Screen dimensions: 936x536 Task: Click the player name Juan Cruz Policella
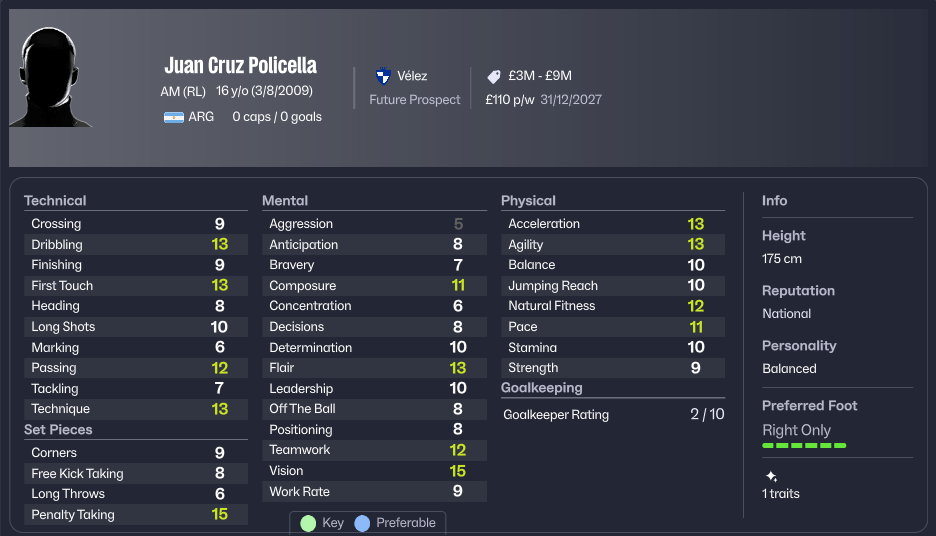point(240,66)
